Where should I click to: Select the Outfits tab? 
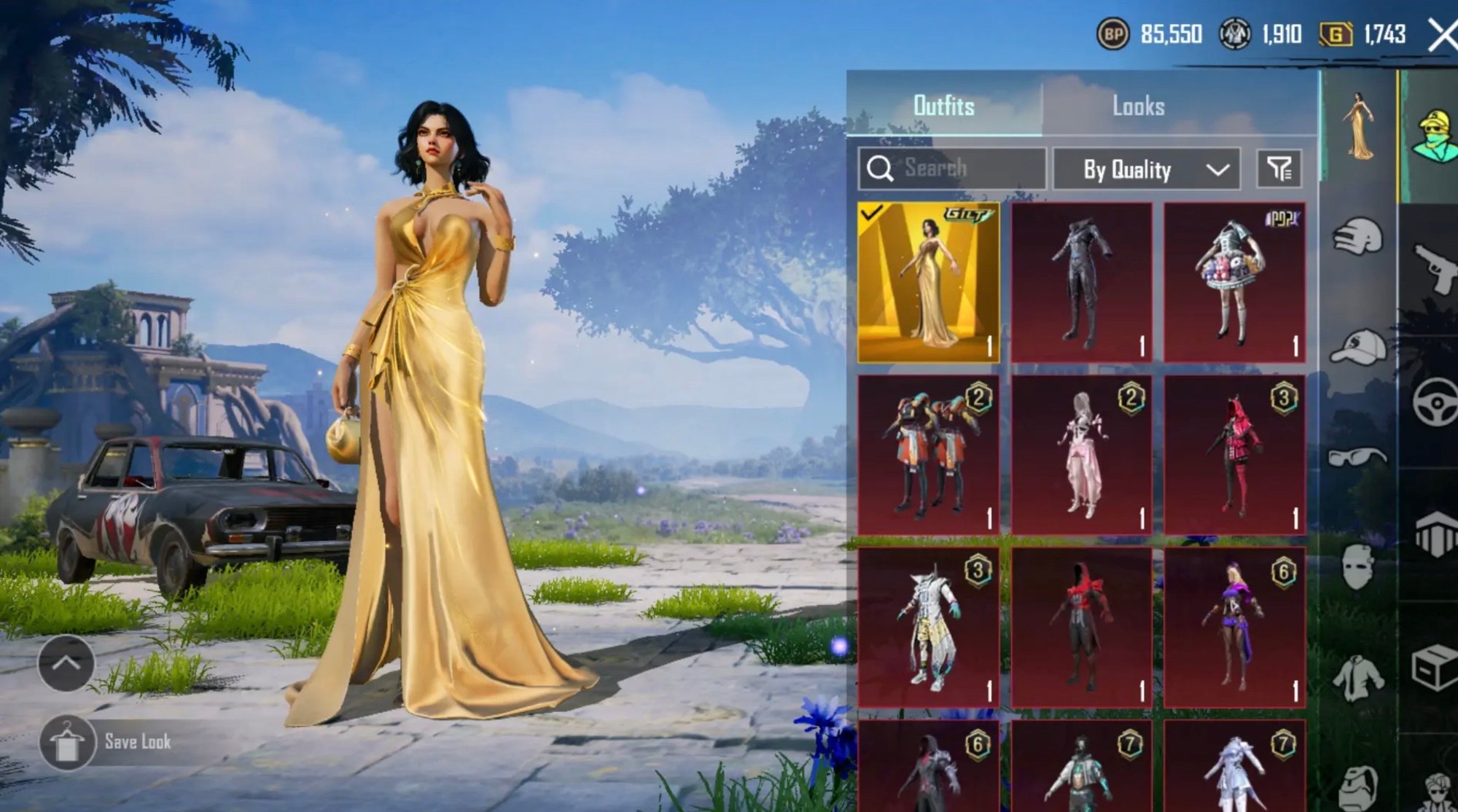pyautogui.click(x=943, y=106)
